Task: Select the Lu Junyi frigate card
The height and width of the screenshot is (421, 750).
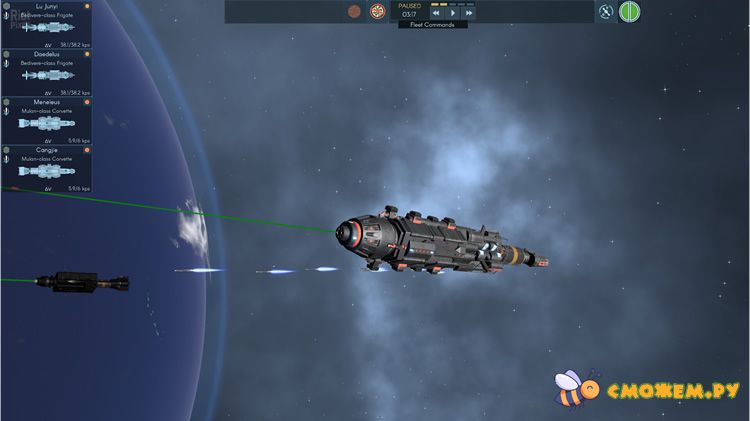Action: tap(47, 24)
